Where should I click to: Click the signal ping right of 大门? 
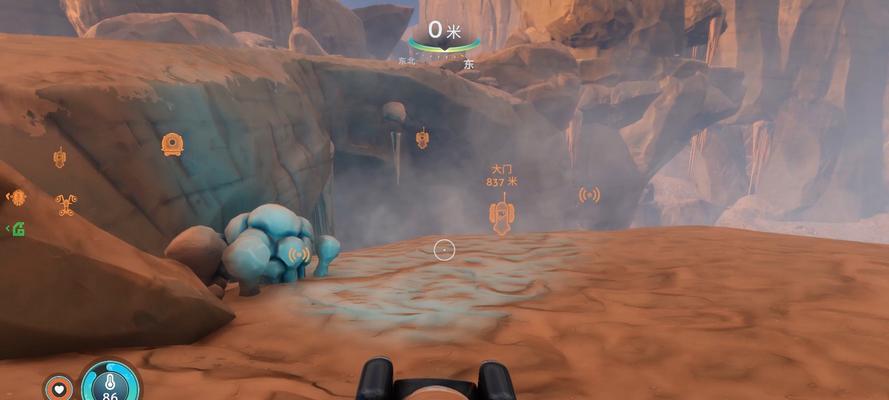coord(589,194)
